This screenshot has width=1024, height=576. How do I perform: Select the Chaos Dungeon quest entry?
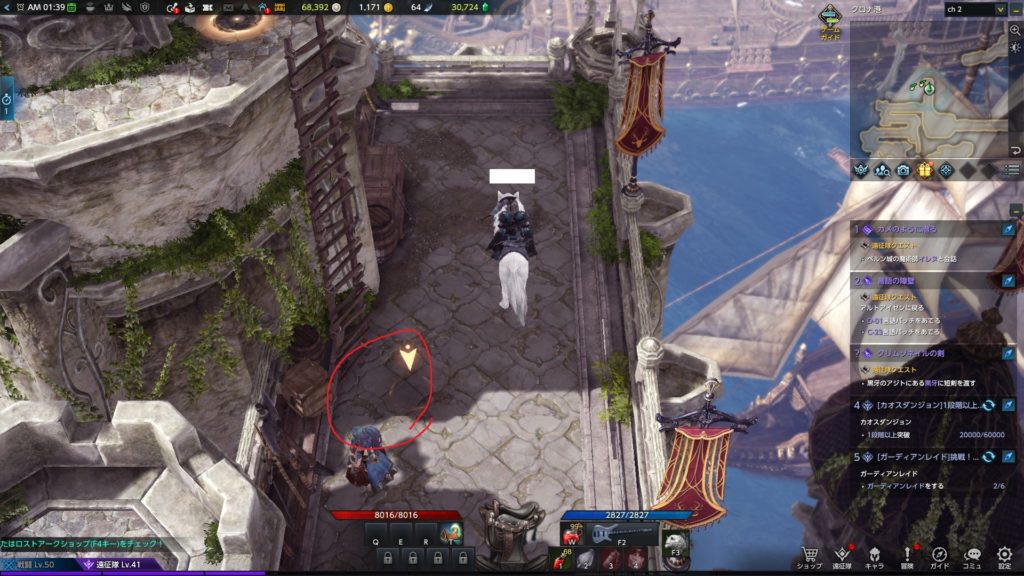(x=915, y=405)
